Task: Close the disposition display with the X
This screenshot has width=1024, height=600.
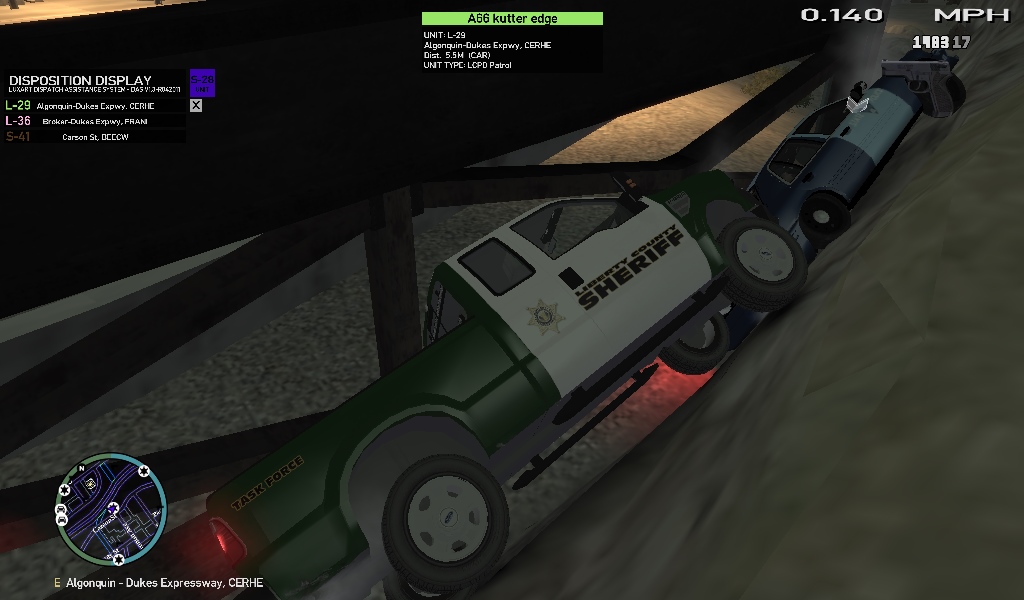Action: 196,105
